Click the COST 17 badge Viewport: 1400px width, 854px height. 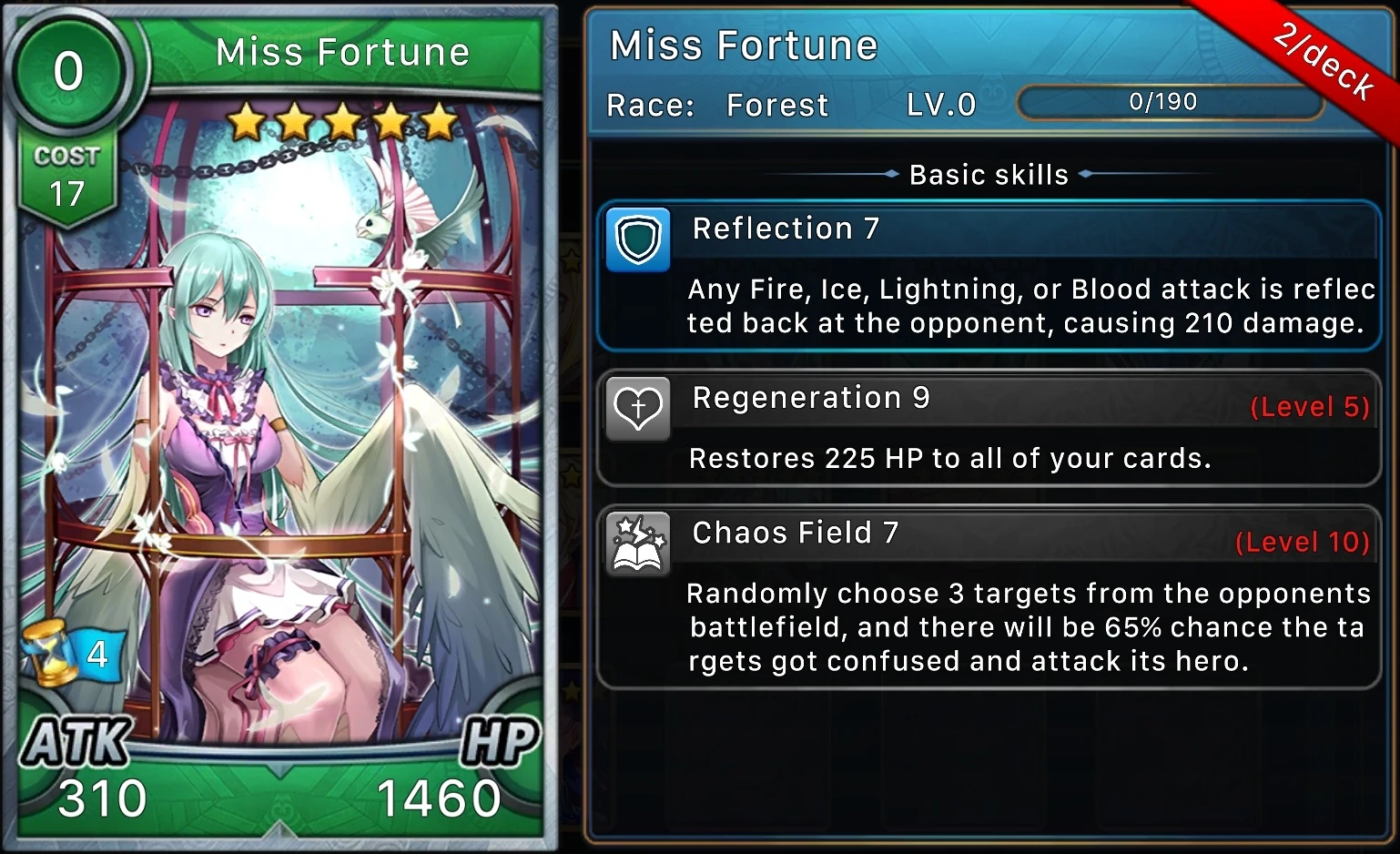pyautogui.click(x=66, y=175)
